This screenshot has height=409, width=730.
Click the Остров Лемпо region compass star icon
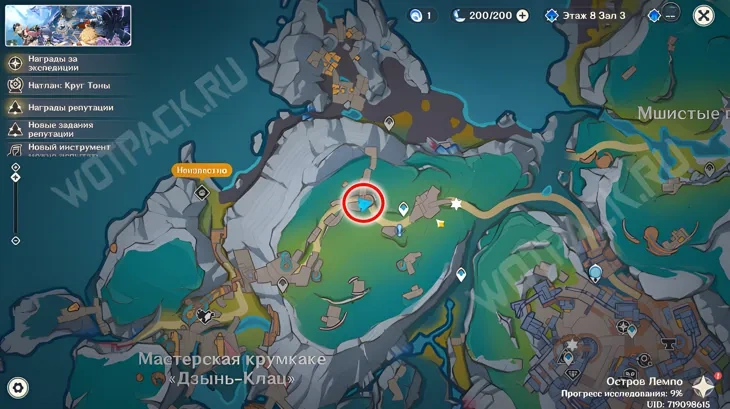click(705, 385)
